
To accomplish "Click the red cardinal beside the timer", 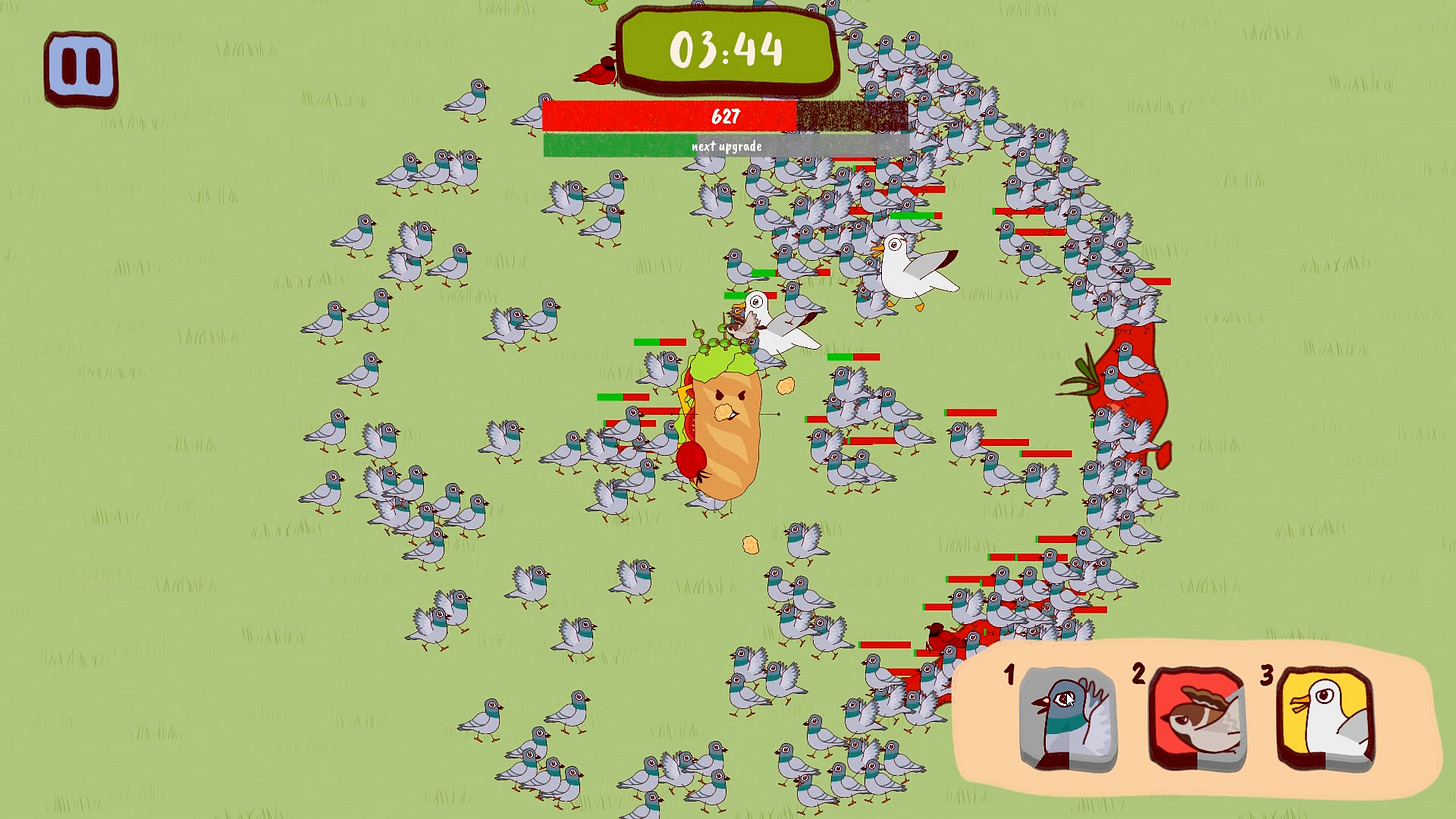I will [598, 71].
